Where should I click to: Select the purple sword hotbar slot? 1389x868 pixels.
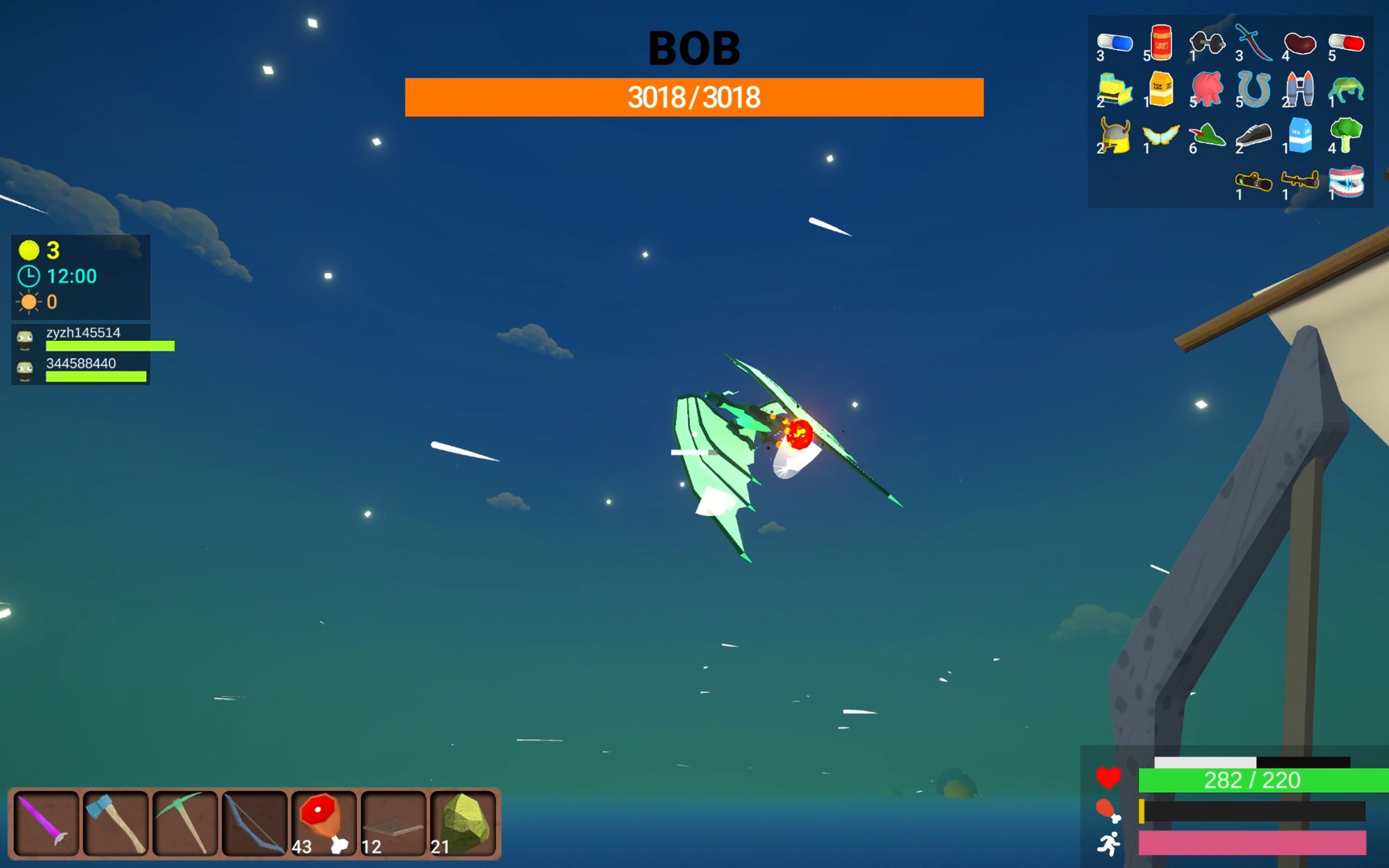(x=46, y=823)
